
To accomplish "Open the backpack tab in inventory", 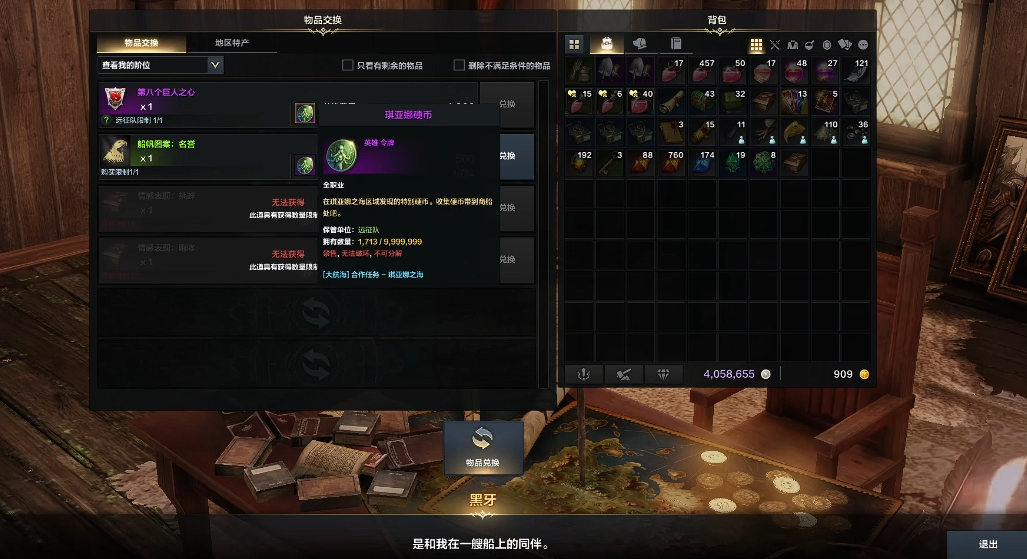I will pyautogui.click(x=607, y=44).
